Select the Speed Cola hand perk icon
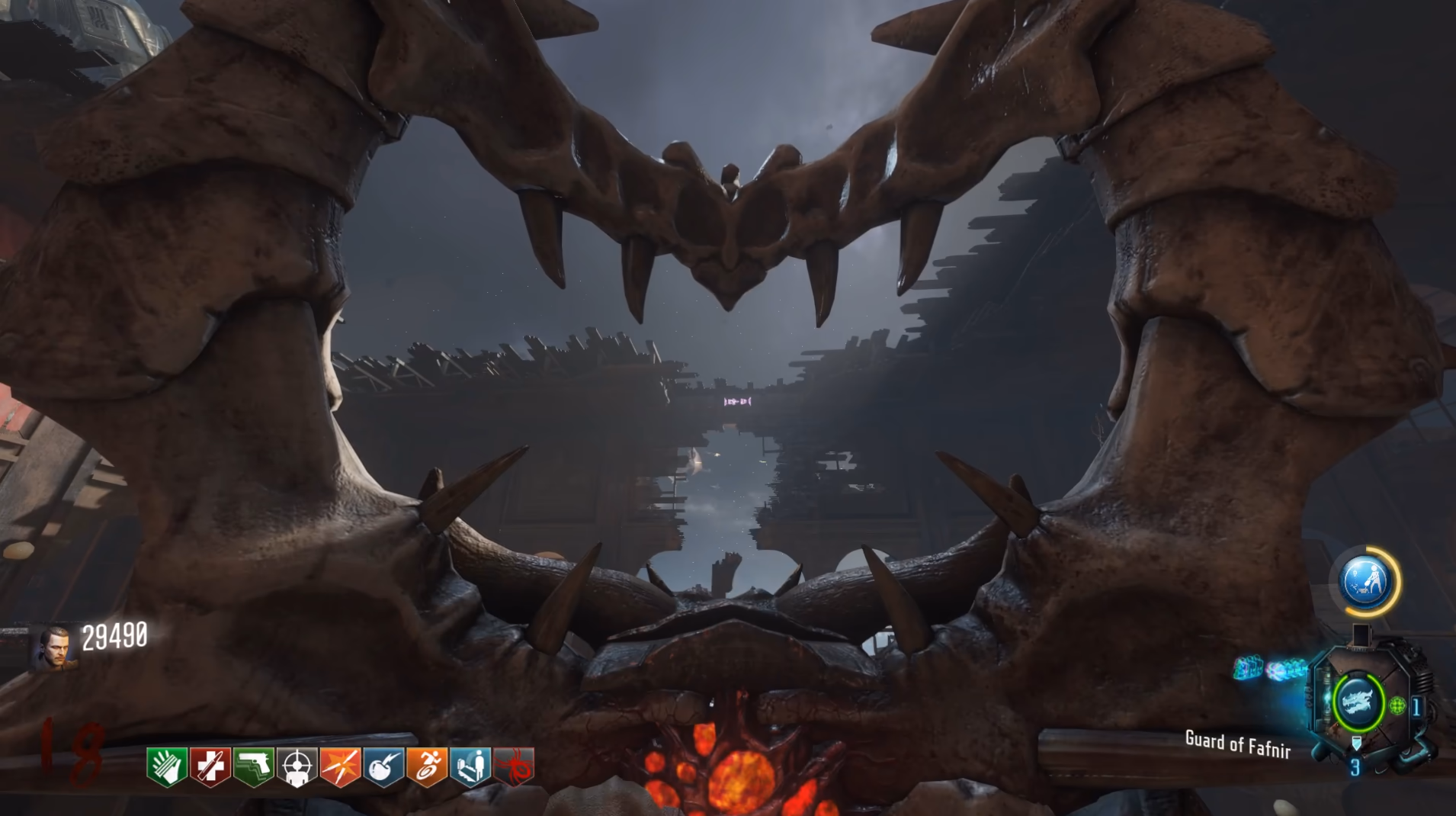Screen dimensions: 1456x816 click(167, 766)
